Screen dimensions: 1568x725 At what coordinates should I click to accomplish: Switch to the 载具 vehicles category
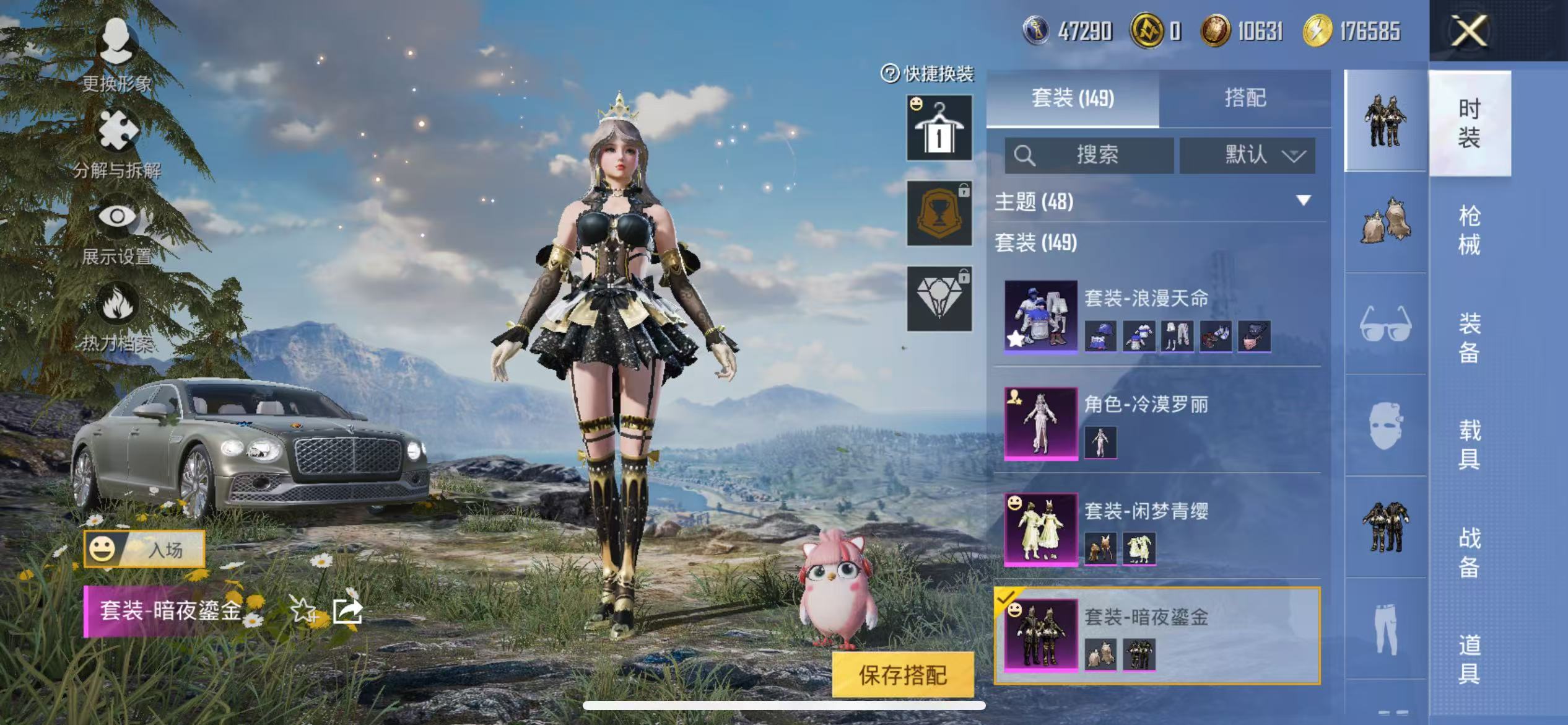coord(1469,444)
